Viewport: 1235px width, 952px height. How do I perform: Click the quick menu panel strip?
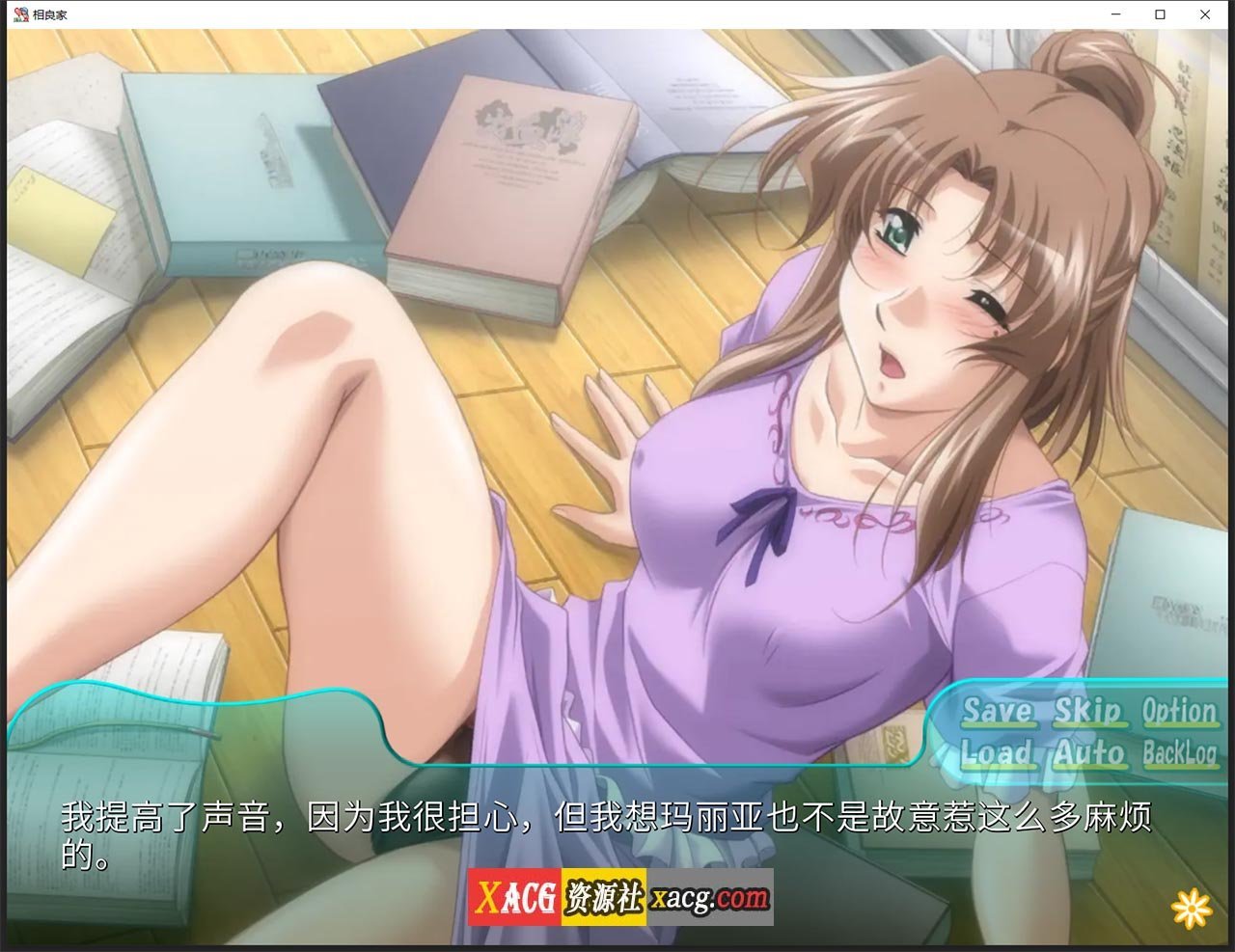point(1081,733)
